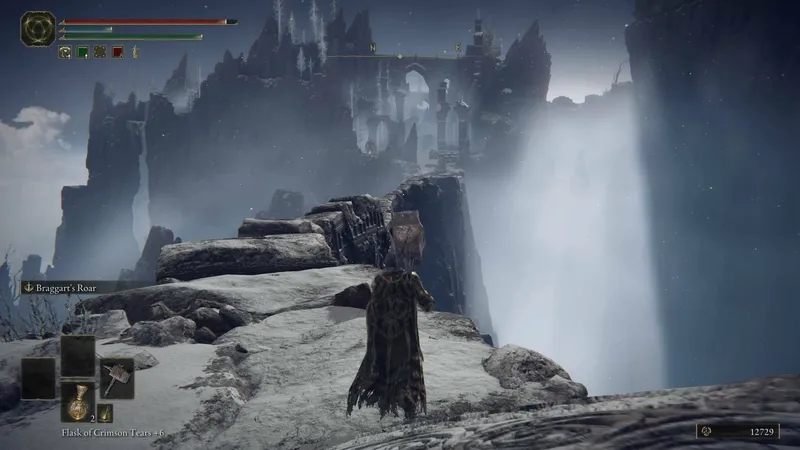Select the small item slot beside the flask
Image resolution: width=800 pixels, height=450 pixels.
pyautogui.click(x=105, y=412)
